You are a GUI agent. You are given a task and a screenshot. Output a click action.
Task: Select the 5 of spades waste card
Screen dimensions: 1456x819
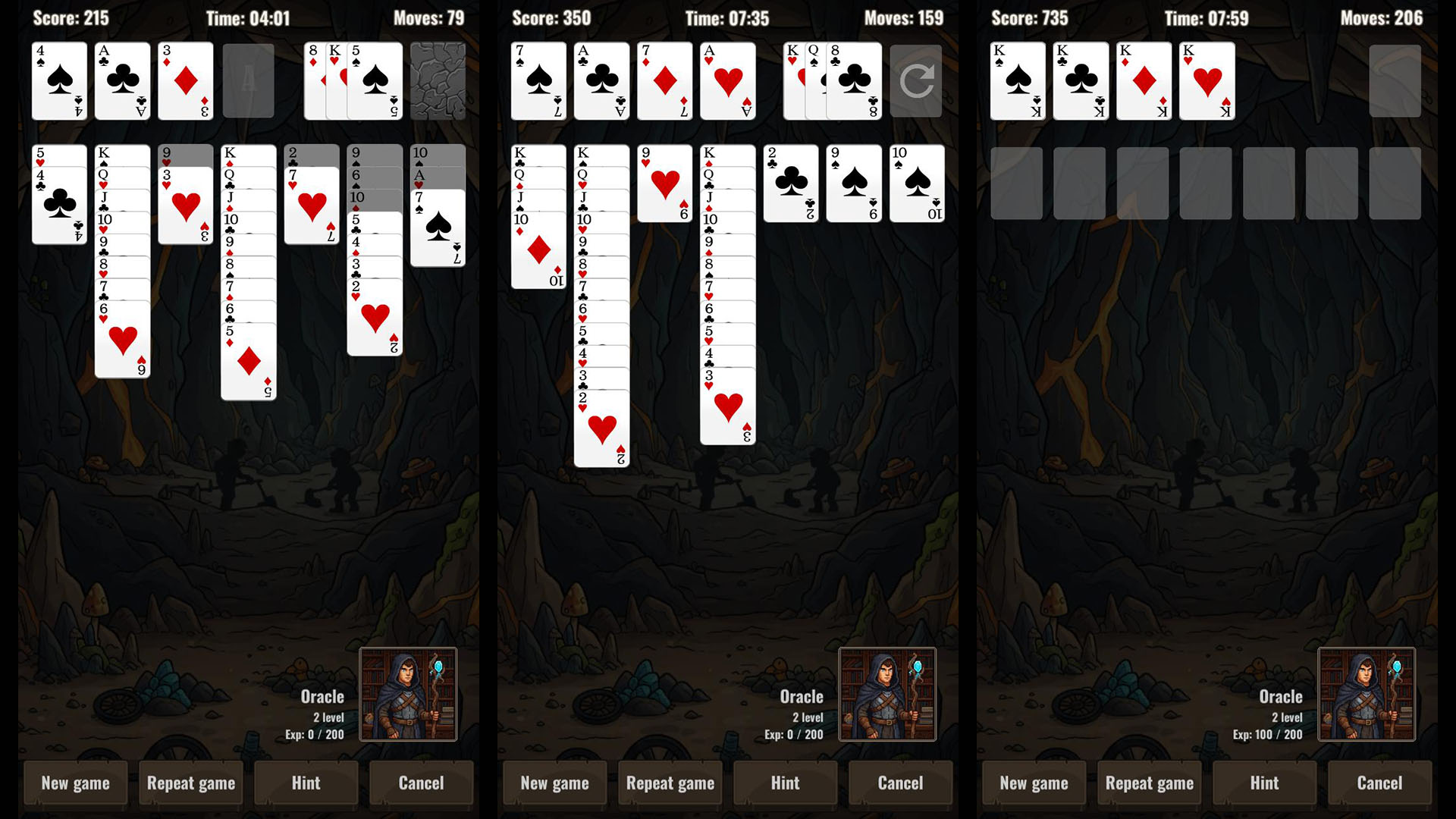tap(377, 80)
